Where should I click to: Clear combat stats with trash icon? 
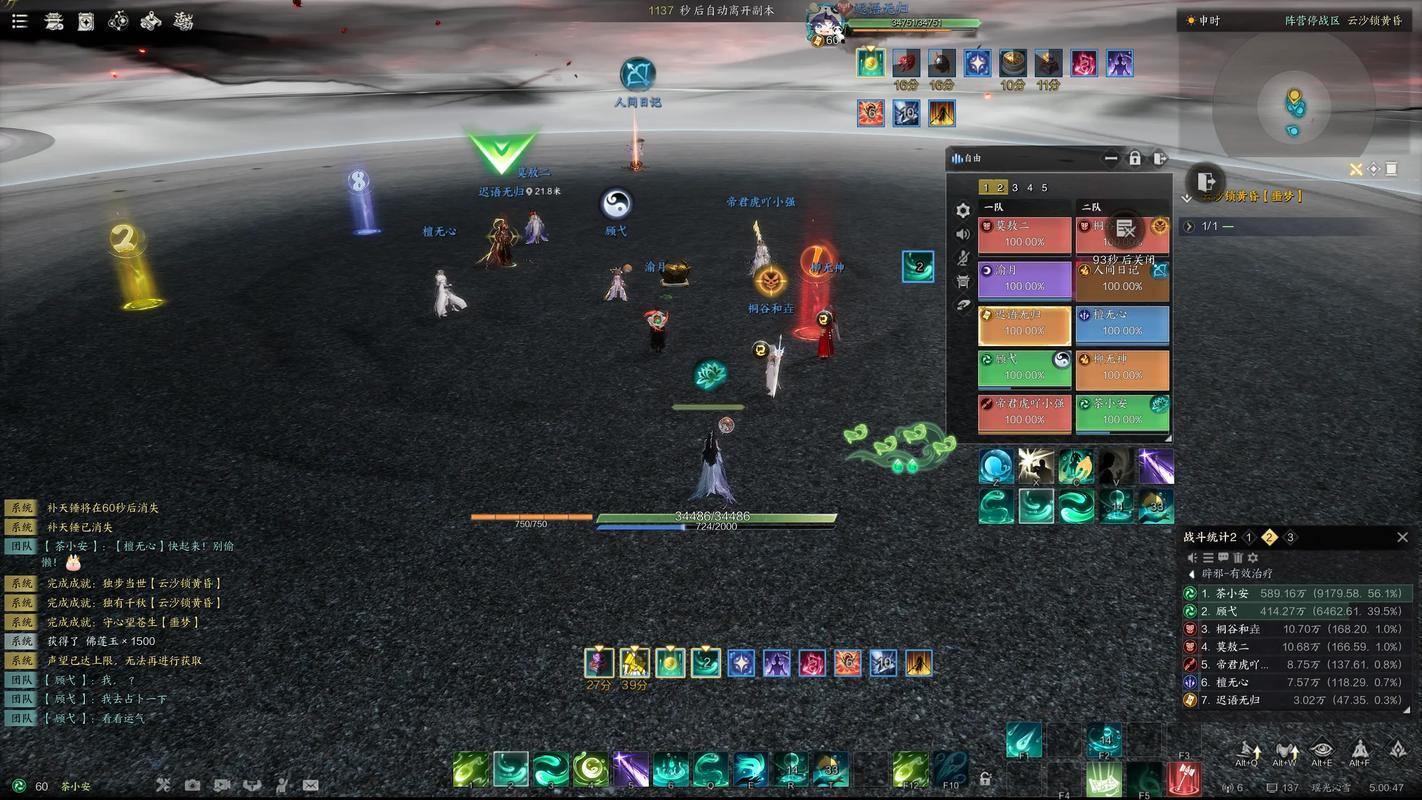coord(1238,558)
